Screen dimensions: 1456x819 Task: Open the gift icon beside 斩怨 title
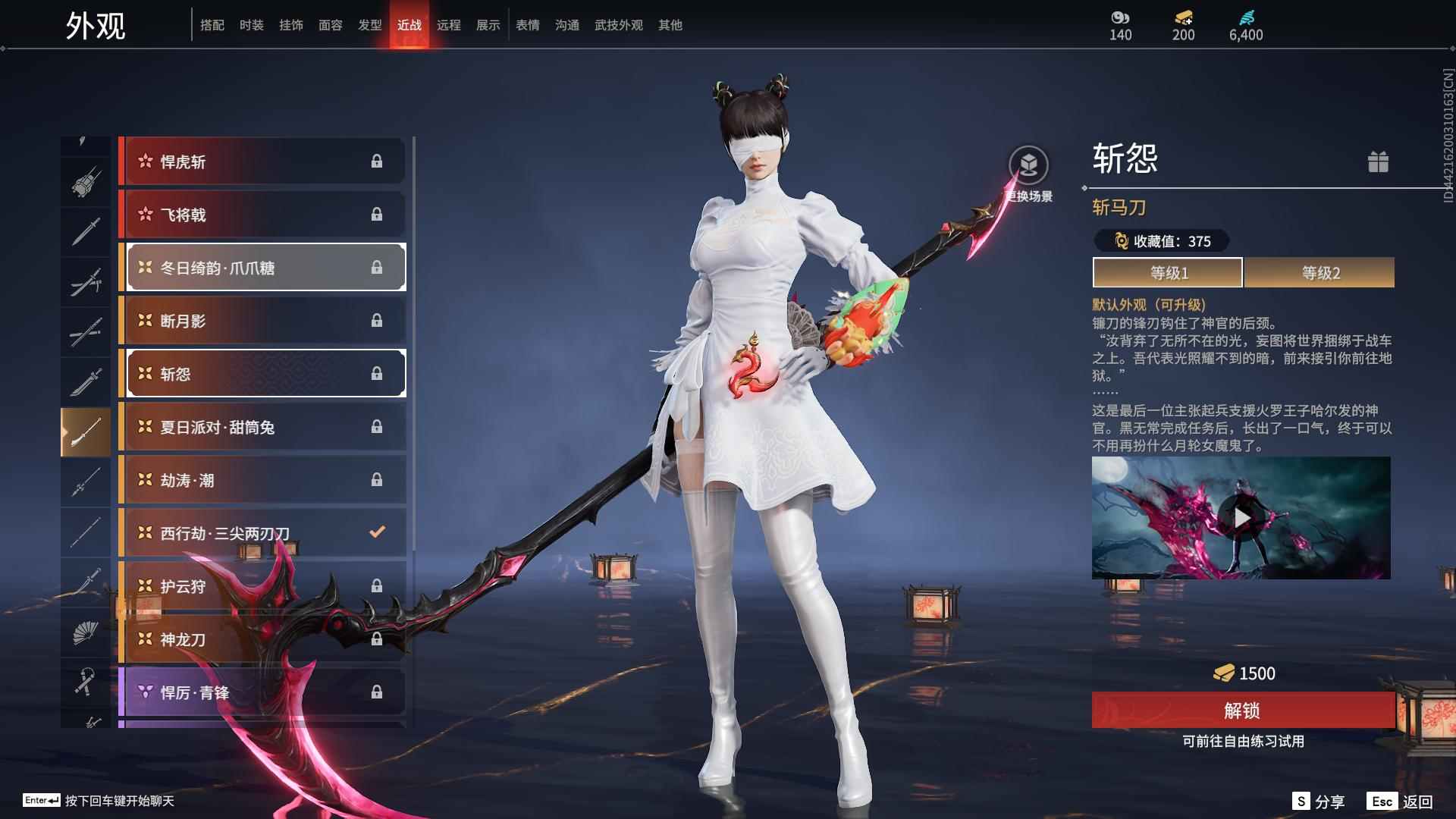pyautogui.click(x=1379, y=162)
